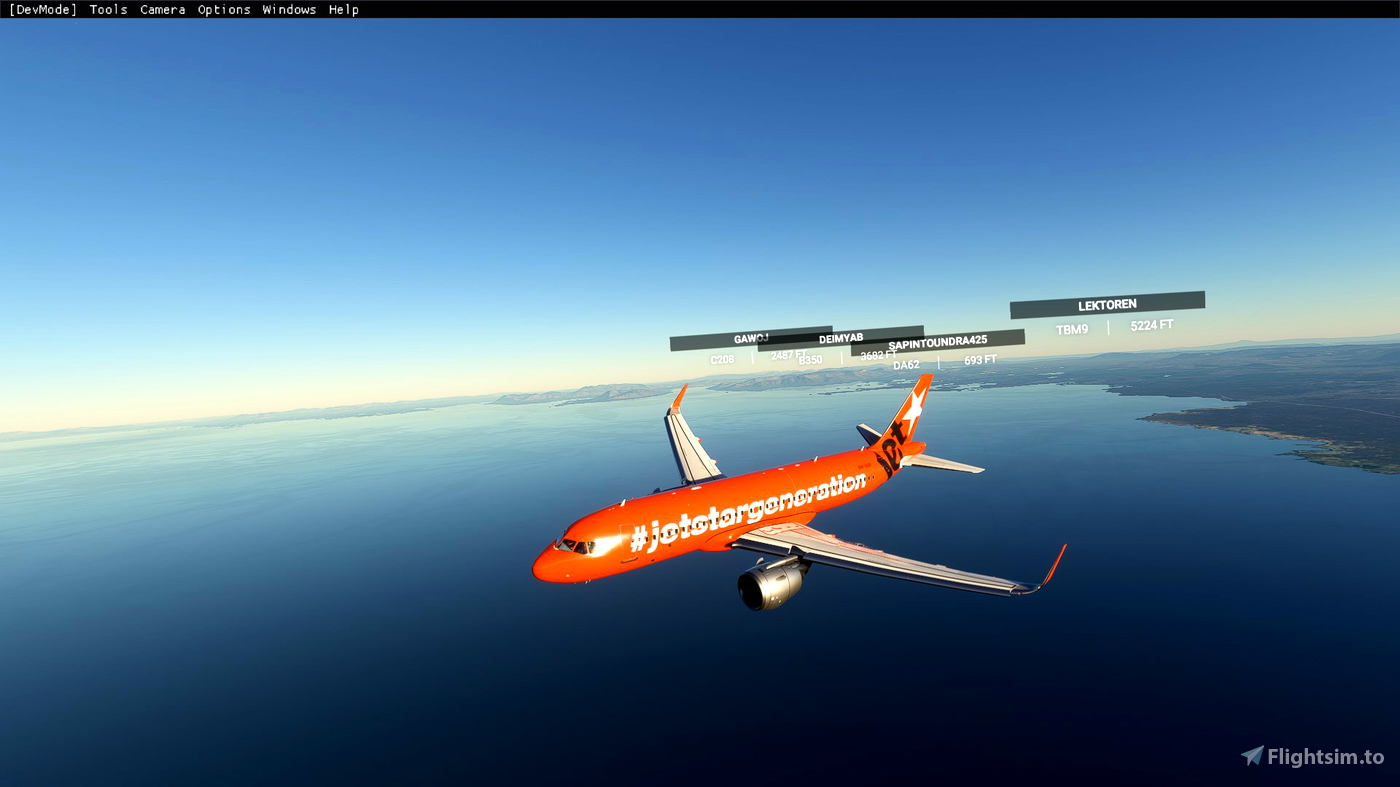Open the Options menu
Image resolution: width=1400 pixels, height=787 pixels.
click(224, 9)
